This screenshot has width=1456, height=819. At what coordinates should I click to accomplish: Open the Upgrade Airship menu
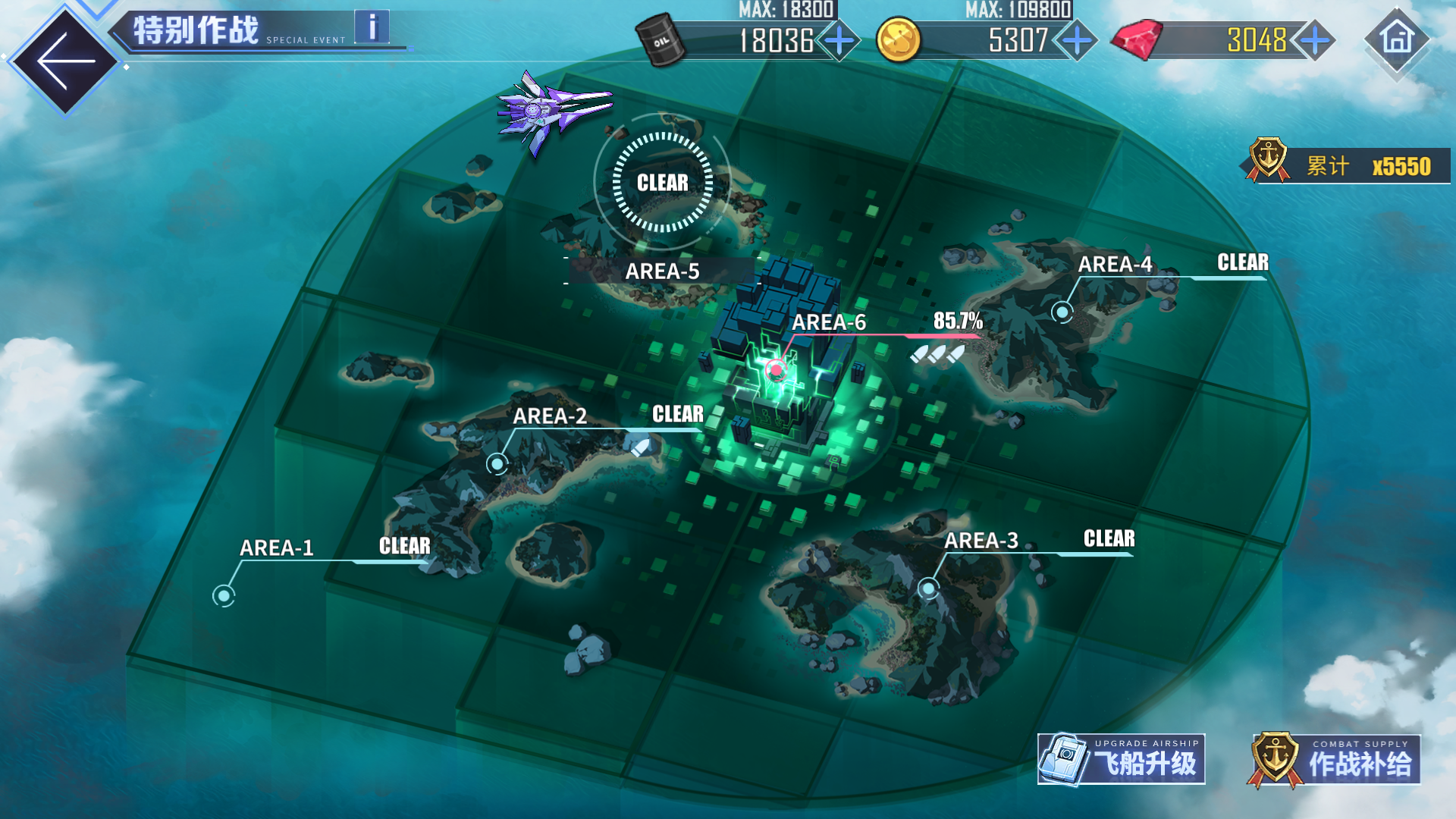(1121, 759)
